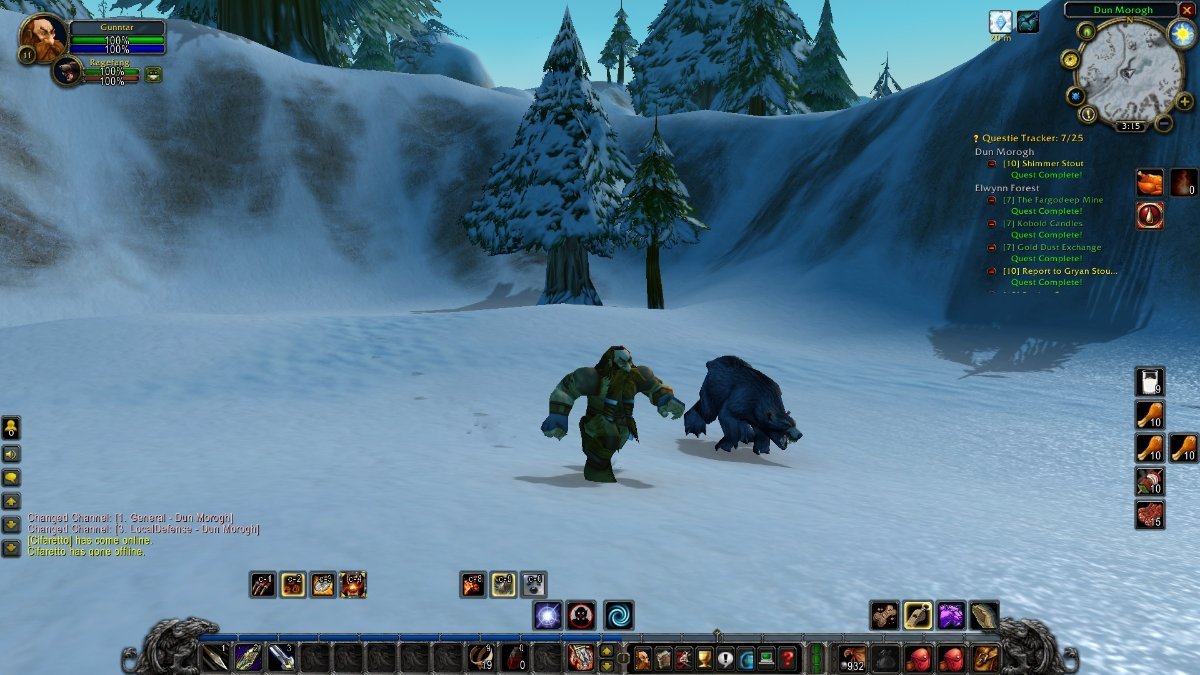Screen dimensions: 1200x675
Task: Open the red question mark help menu button
Action: click(x=788, y=658)
